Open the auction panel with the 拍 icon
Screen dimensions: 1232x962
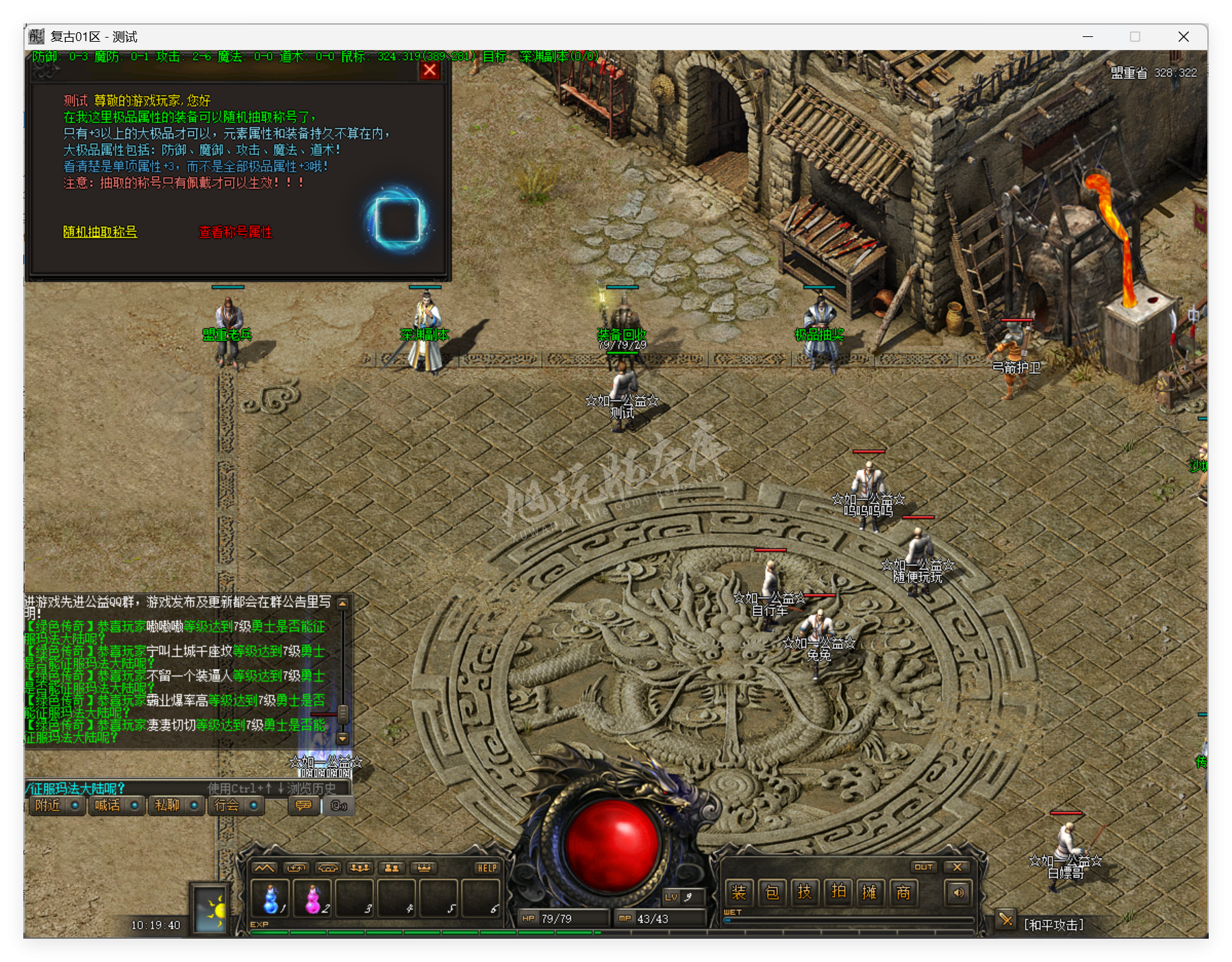(838, 893)
